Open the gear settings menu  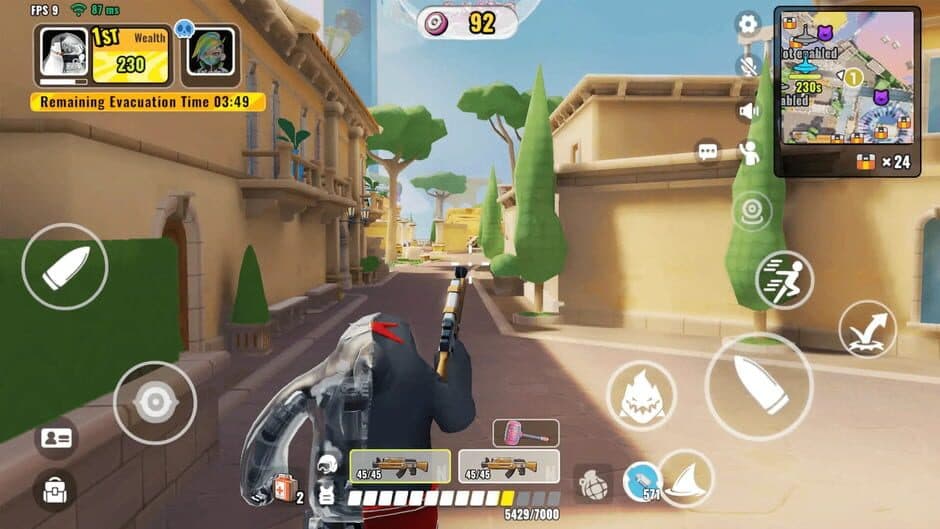pyautogui.click(x=748, y=25)
